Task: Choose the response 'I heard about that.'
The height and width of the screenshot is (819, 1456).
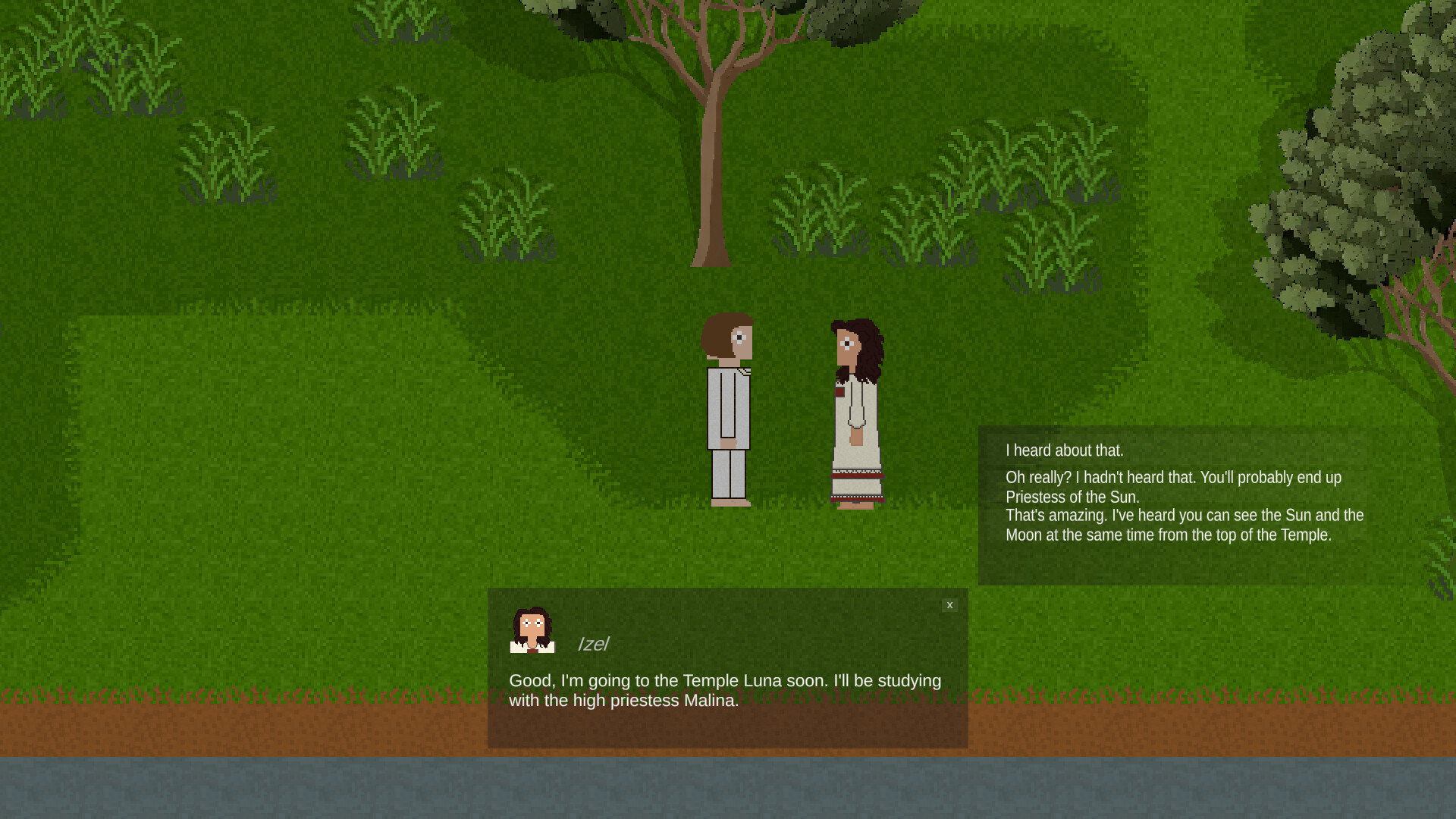Action: [1065, 450]
